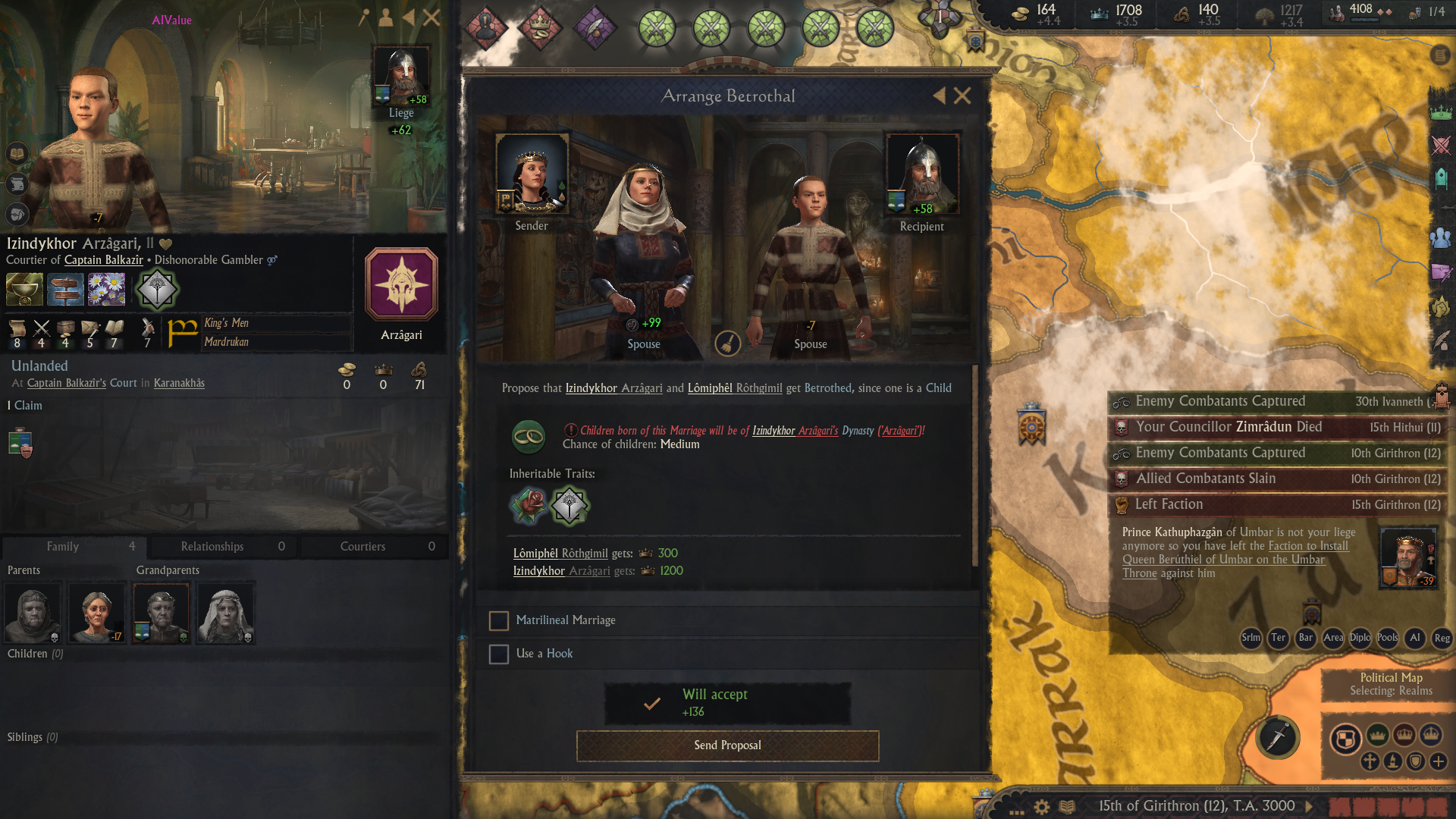The image size is (1456, 819).
Task: Toggle the Matrilineal Marriage checkbox
Action: click(499, 621)
